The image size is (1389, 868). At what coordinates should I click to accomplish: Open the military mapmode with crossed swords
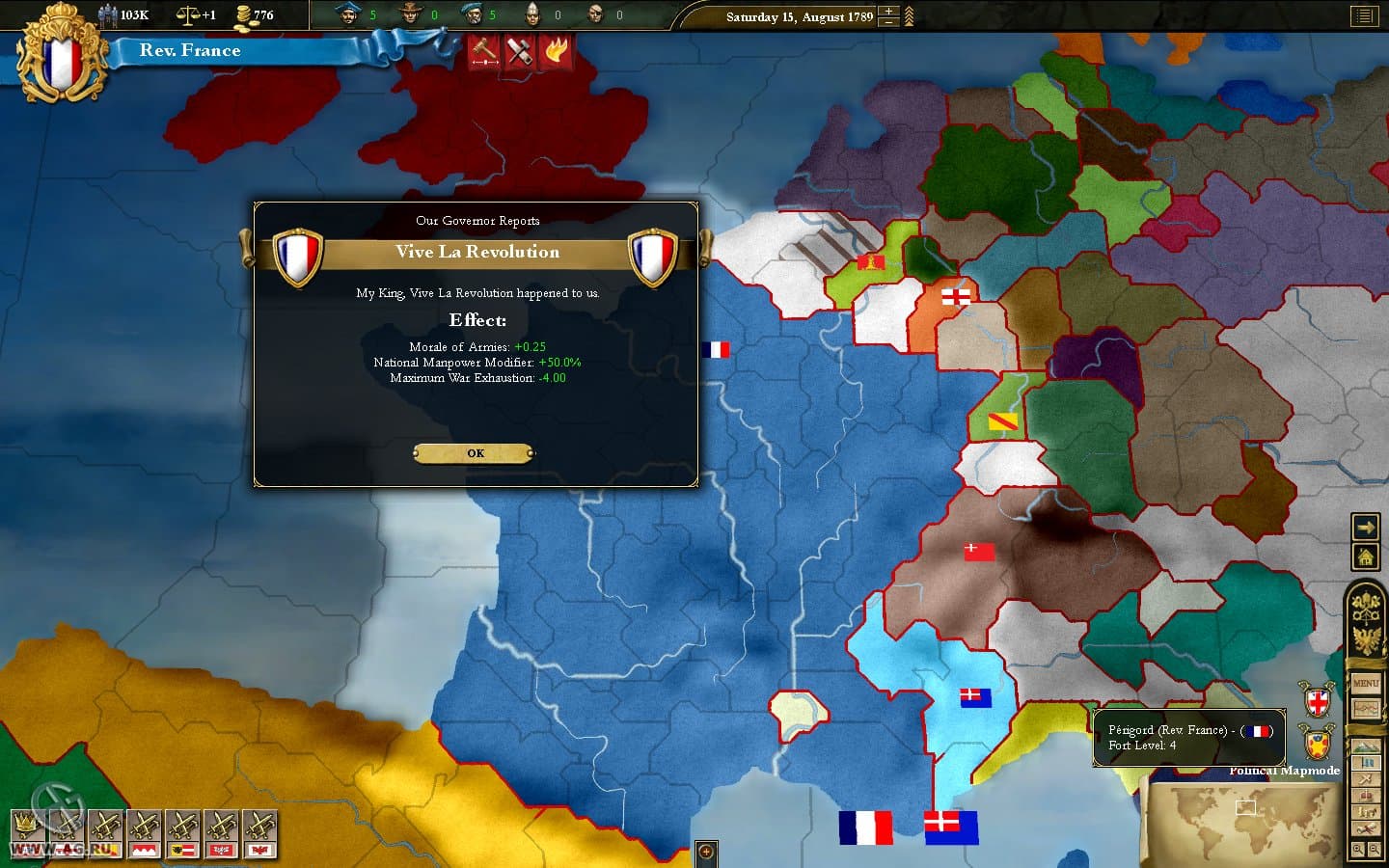[x=1366, y=779]
